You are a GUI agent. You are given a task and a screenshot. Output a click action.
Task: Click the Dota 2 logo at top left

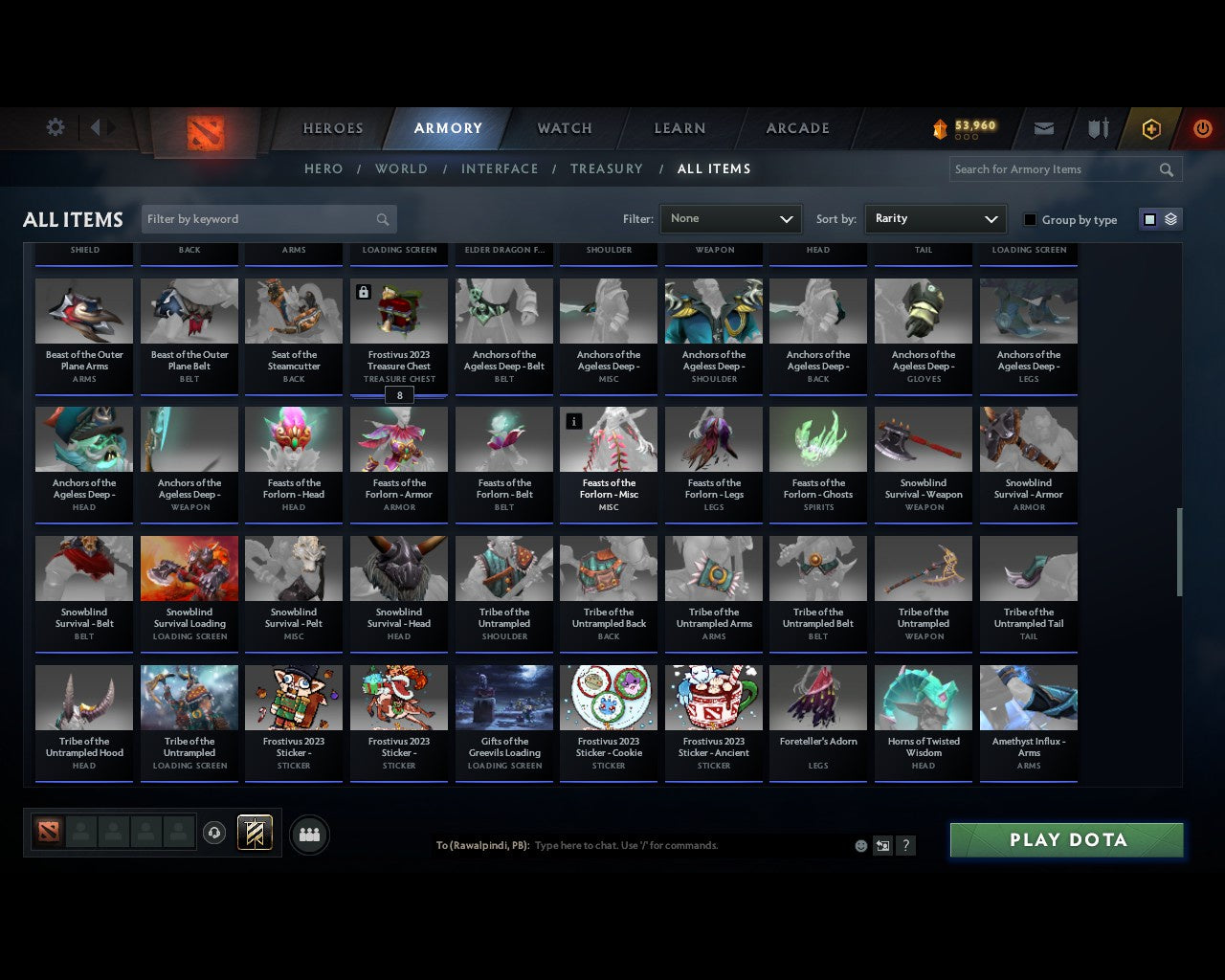tap(203, 134)
